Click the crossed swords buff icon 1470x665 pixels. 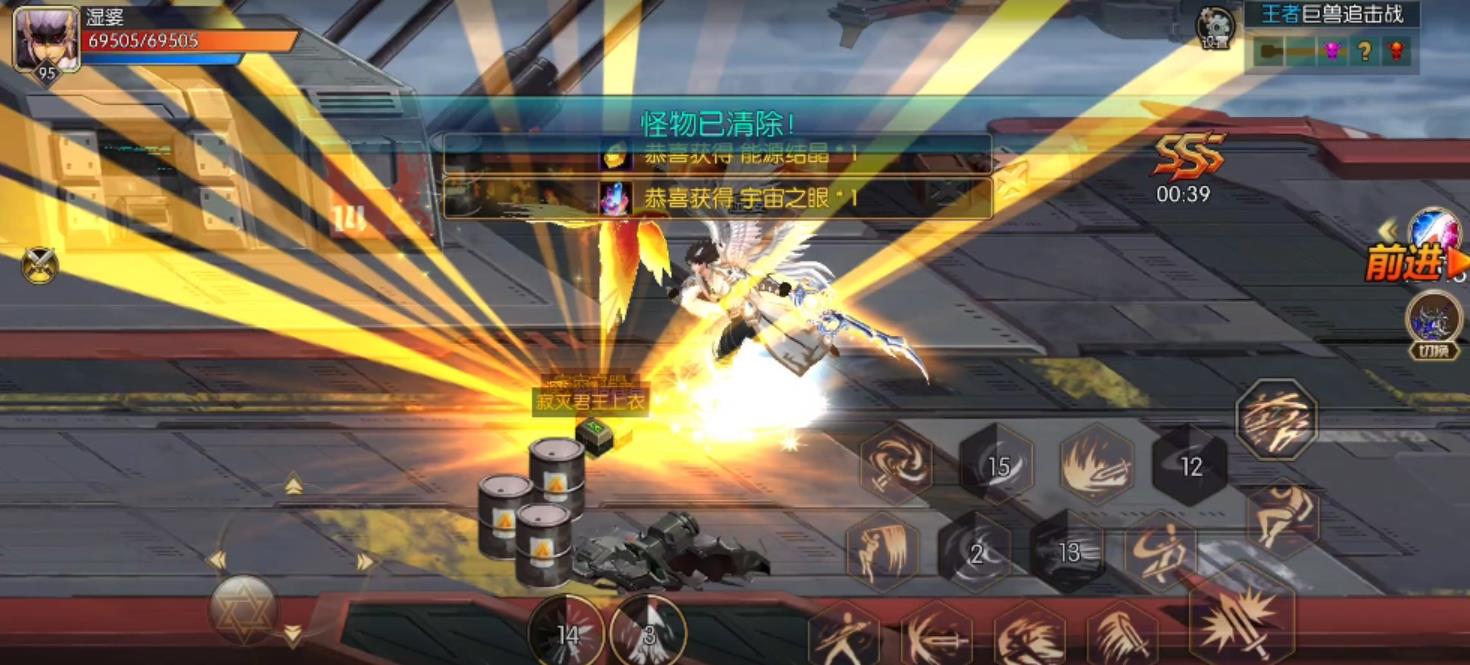(x=39, y=265)
